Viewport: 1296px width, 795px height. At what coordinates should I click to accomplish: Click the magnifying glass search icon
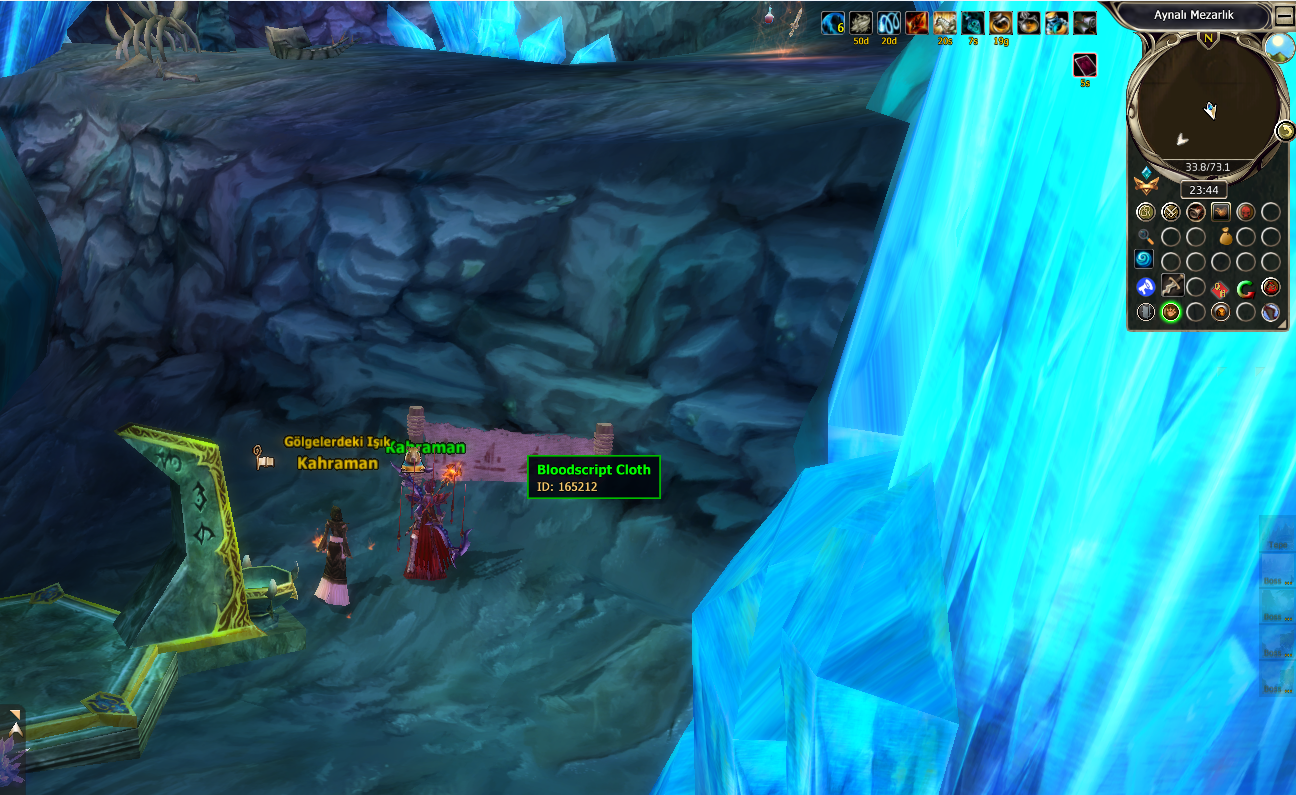[x=1146, y=237]
